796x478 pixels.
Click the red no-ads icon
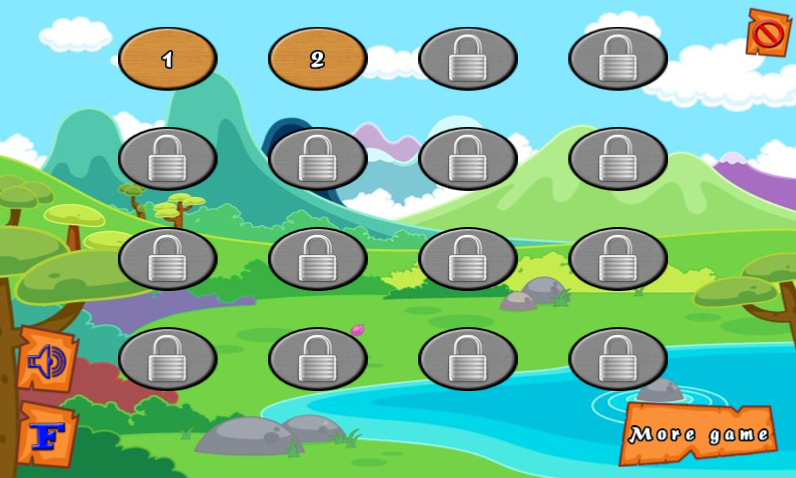[767, 34]
